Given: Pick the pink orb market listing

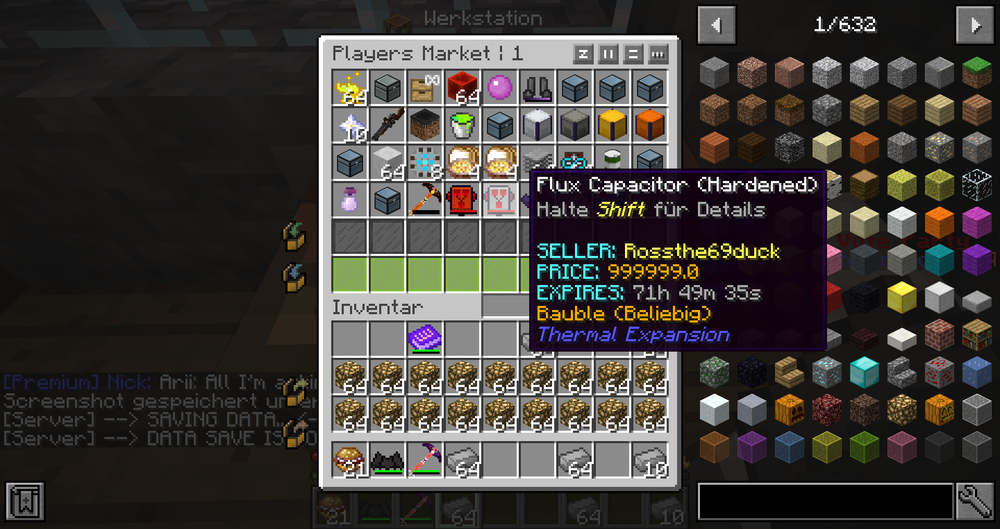Looking at the screenshot, I should 498,88.
